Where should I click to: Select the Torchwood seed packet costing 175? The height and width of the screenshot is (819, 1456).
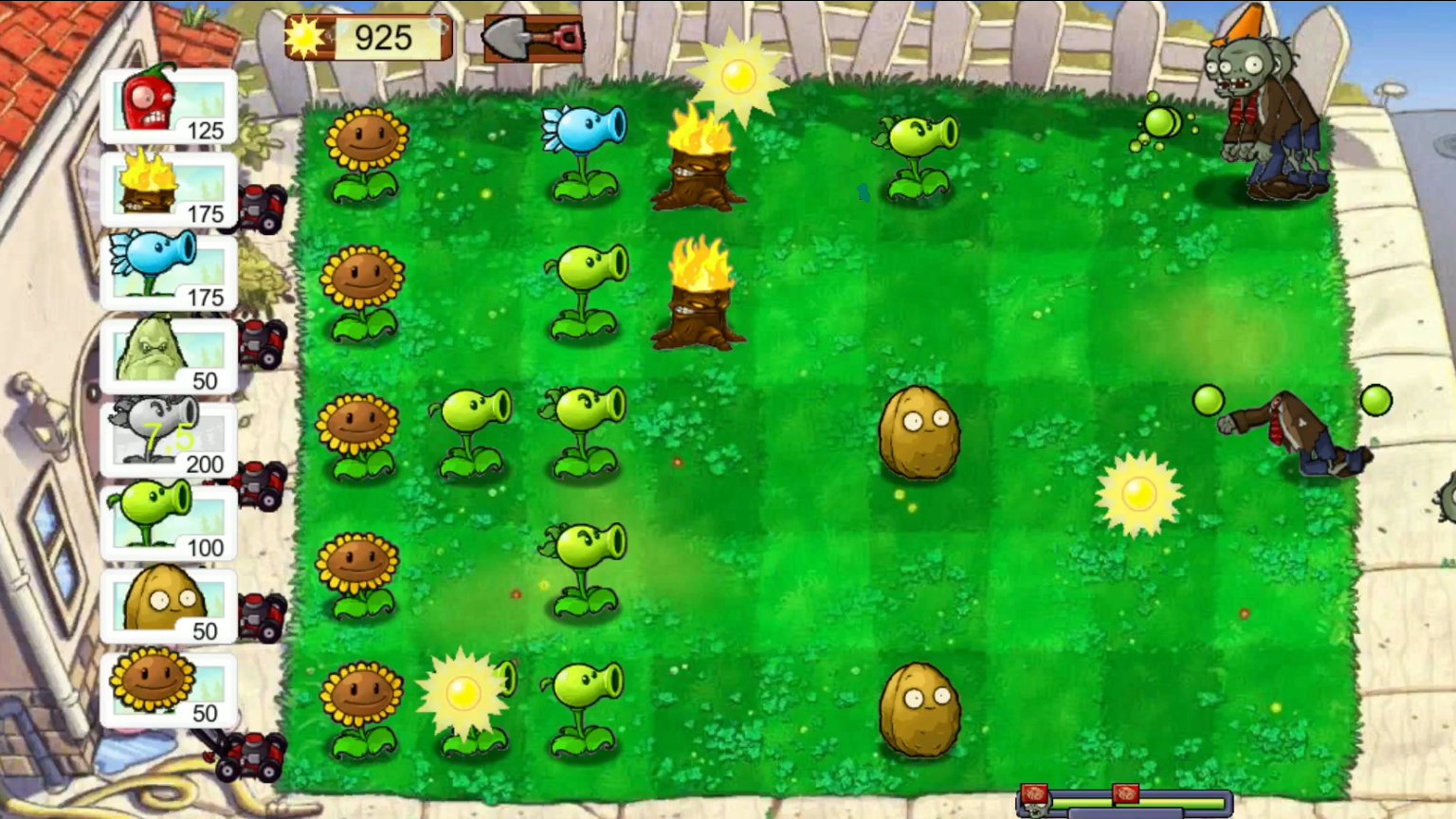click(167, 189)
